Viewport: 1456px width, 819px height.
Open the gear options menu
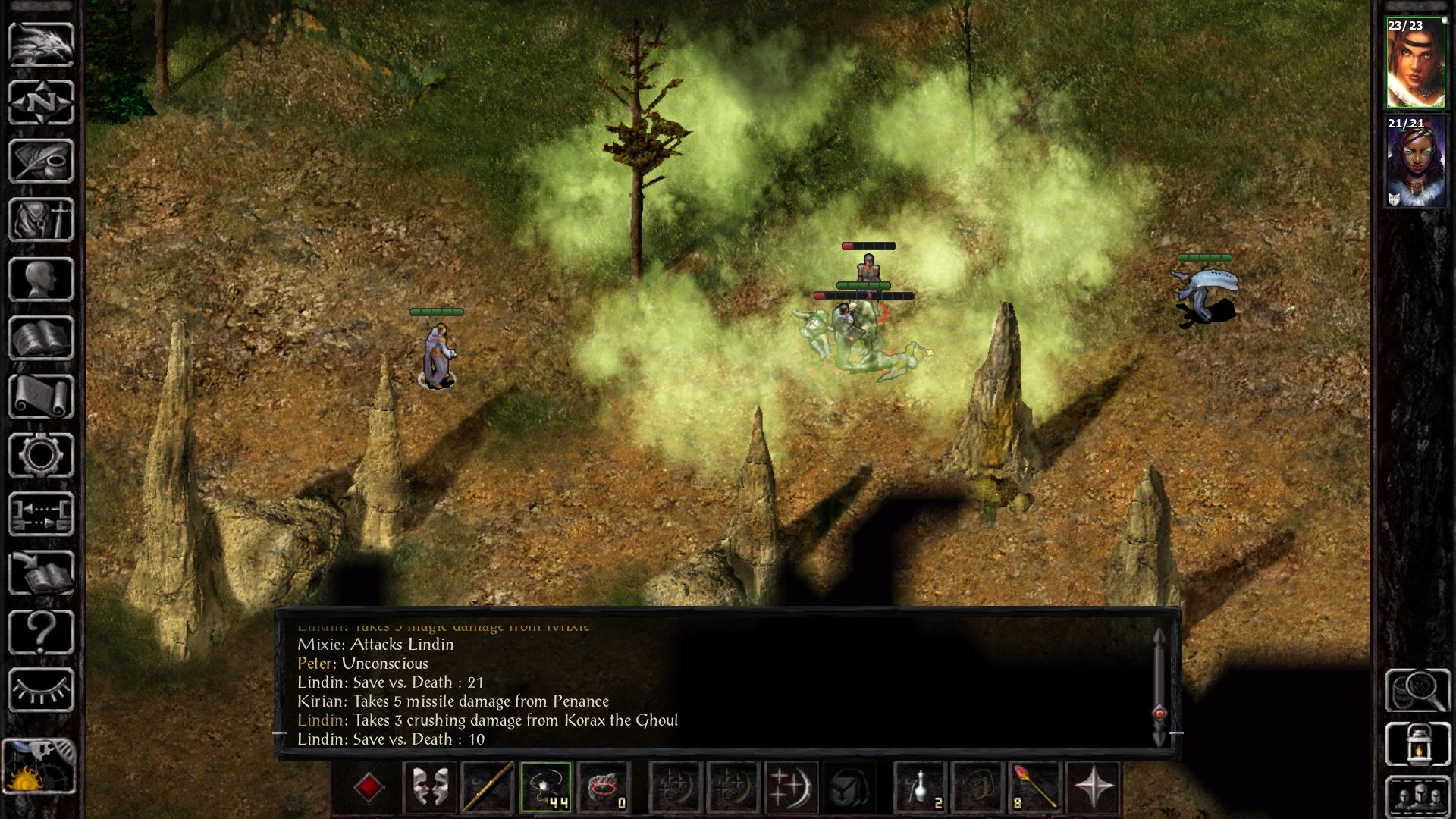click(x=41, y=455)
